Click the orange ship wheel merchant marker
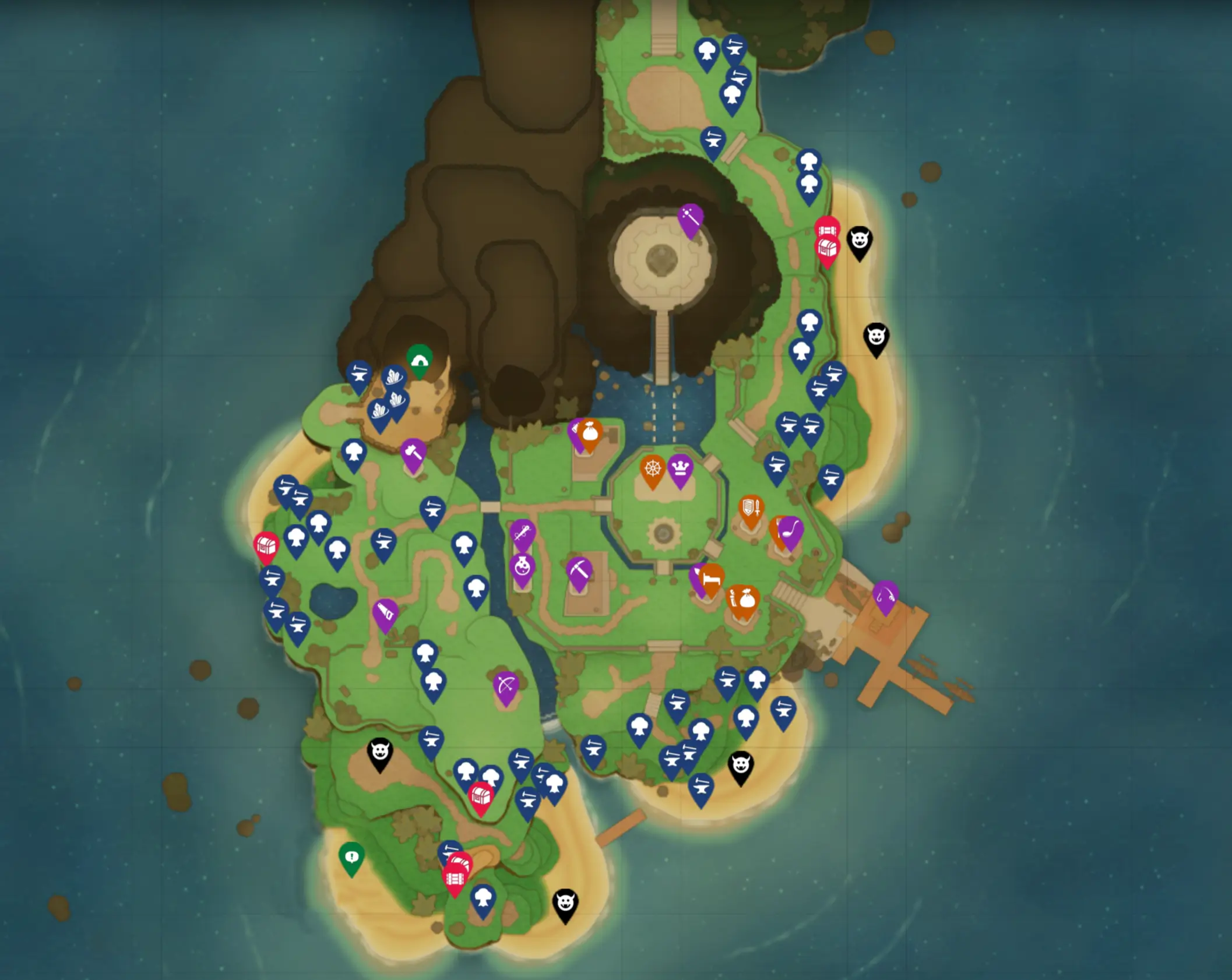1232x980 pixels. (653, 467)
